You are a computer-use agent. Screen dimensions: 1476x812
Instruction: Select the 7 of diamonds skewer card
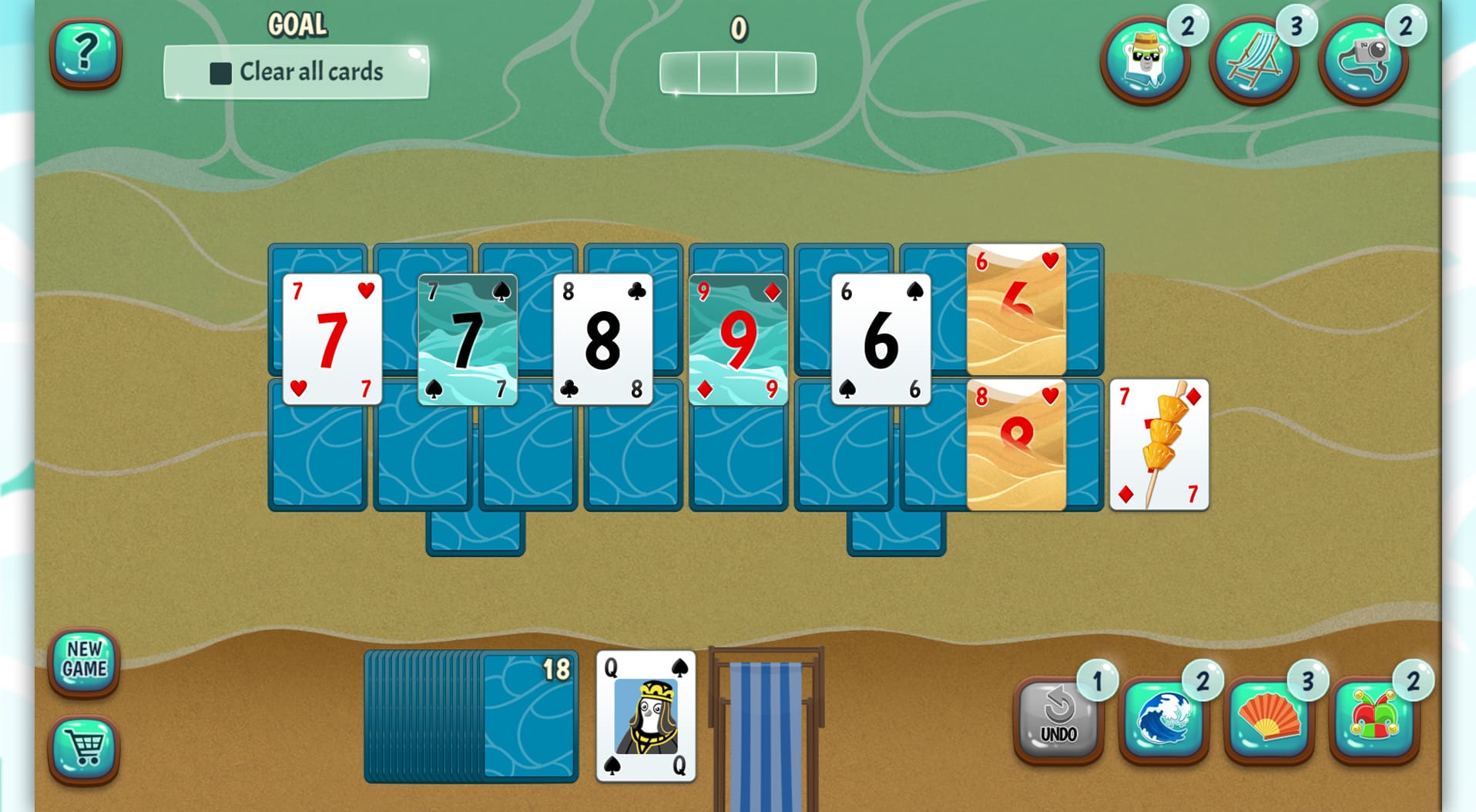[x=1159, y=445]
